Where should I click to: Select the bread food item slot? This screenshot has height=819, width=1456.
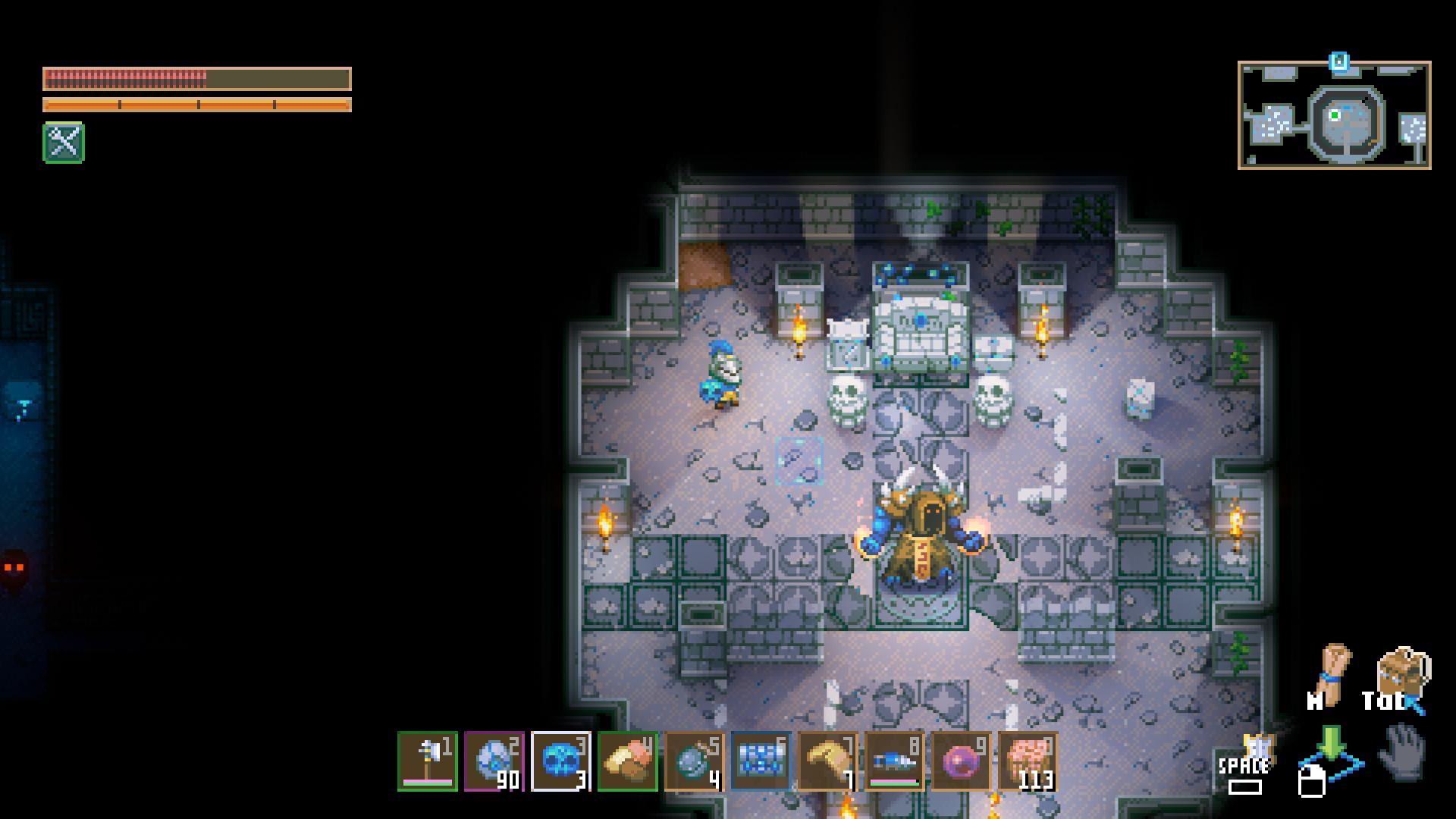[x=628, y=761]
